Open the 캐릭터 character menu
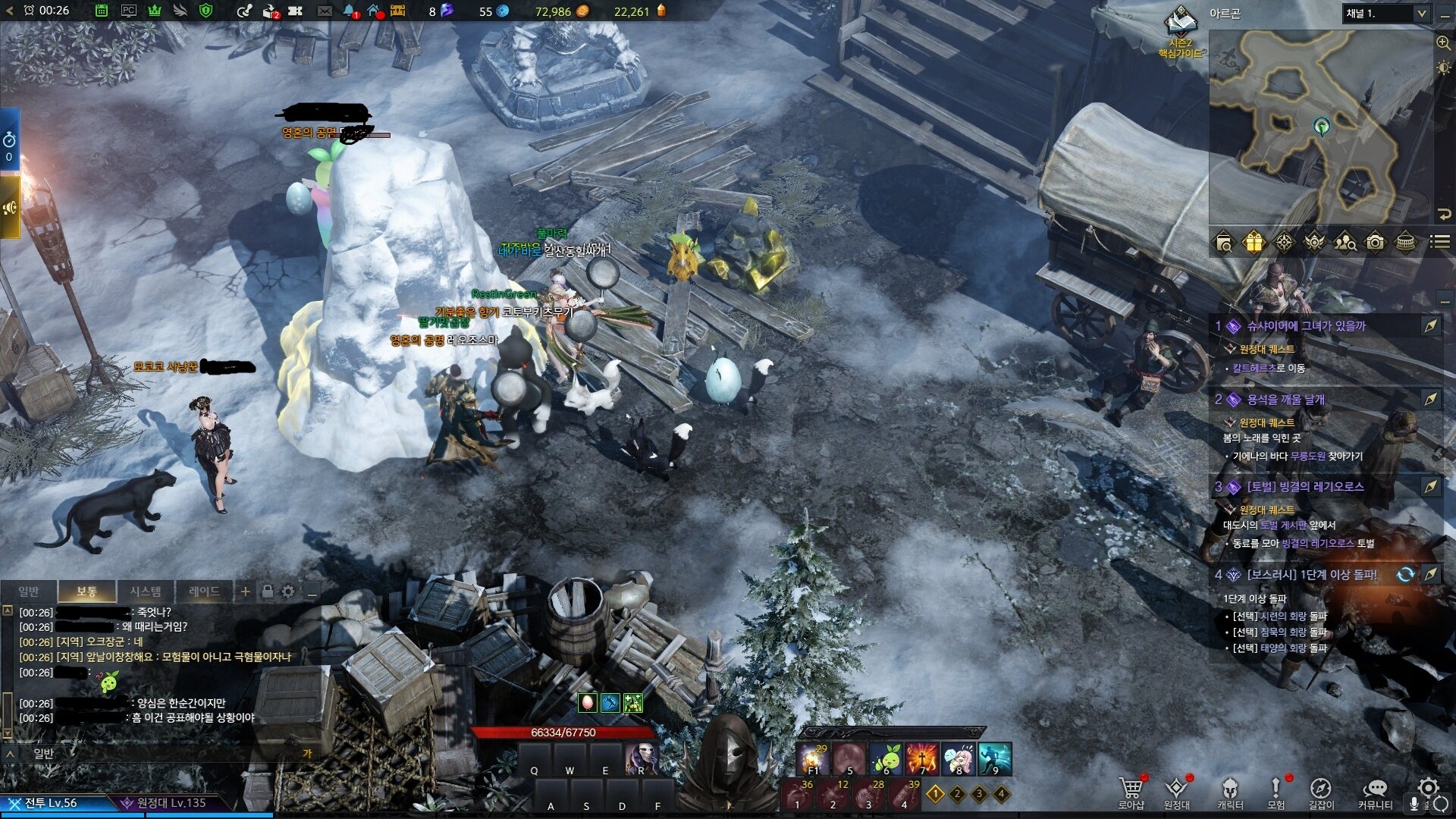This screenshot has width=1456, height=819. click(x=1230, y=792)
